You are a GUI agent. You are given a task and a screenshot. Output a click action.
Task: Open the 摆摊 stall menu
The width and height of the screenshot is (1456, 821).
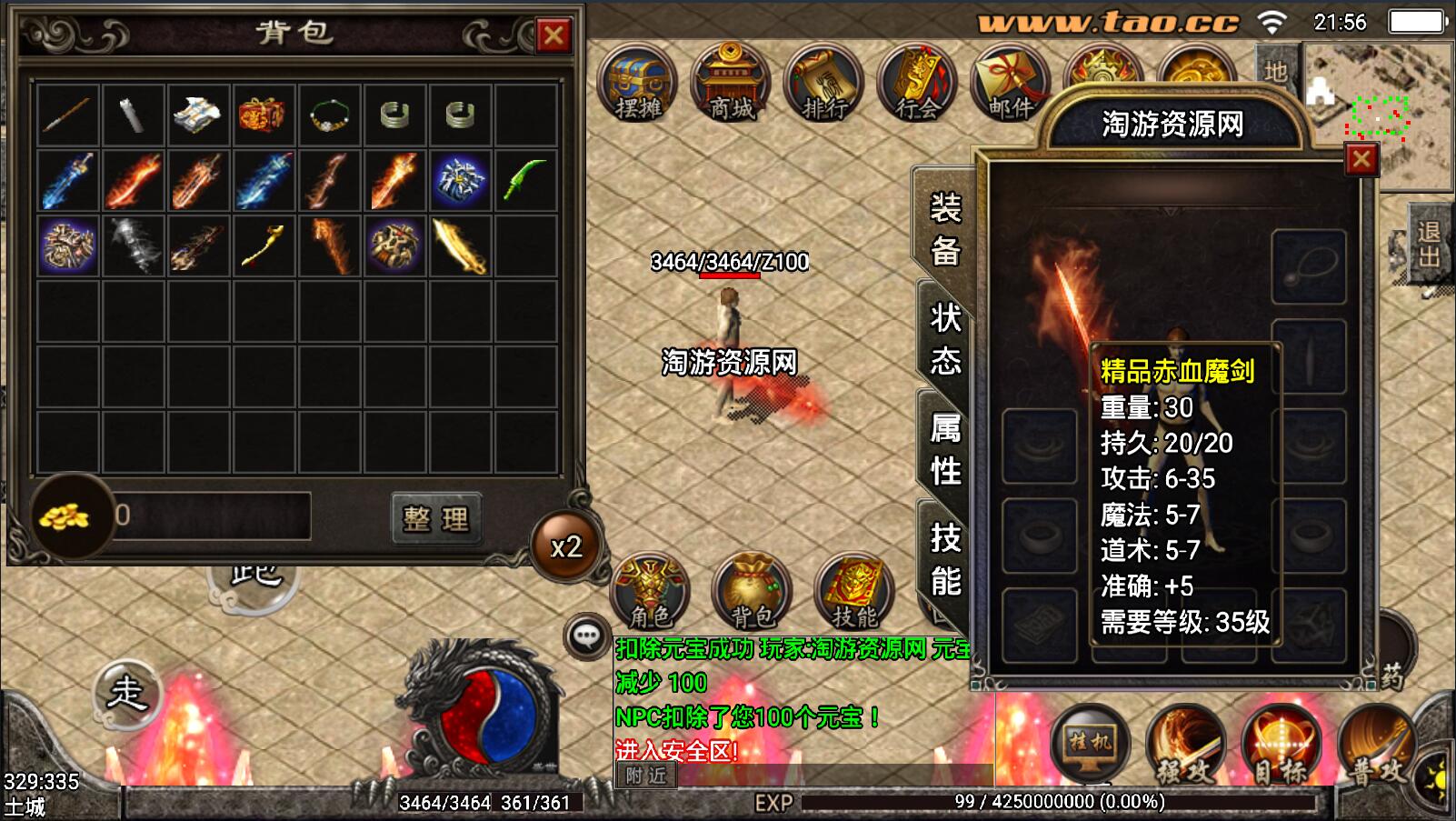[638, 84]
